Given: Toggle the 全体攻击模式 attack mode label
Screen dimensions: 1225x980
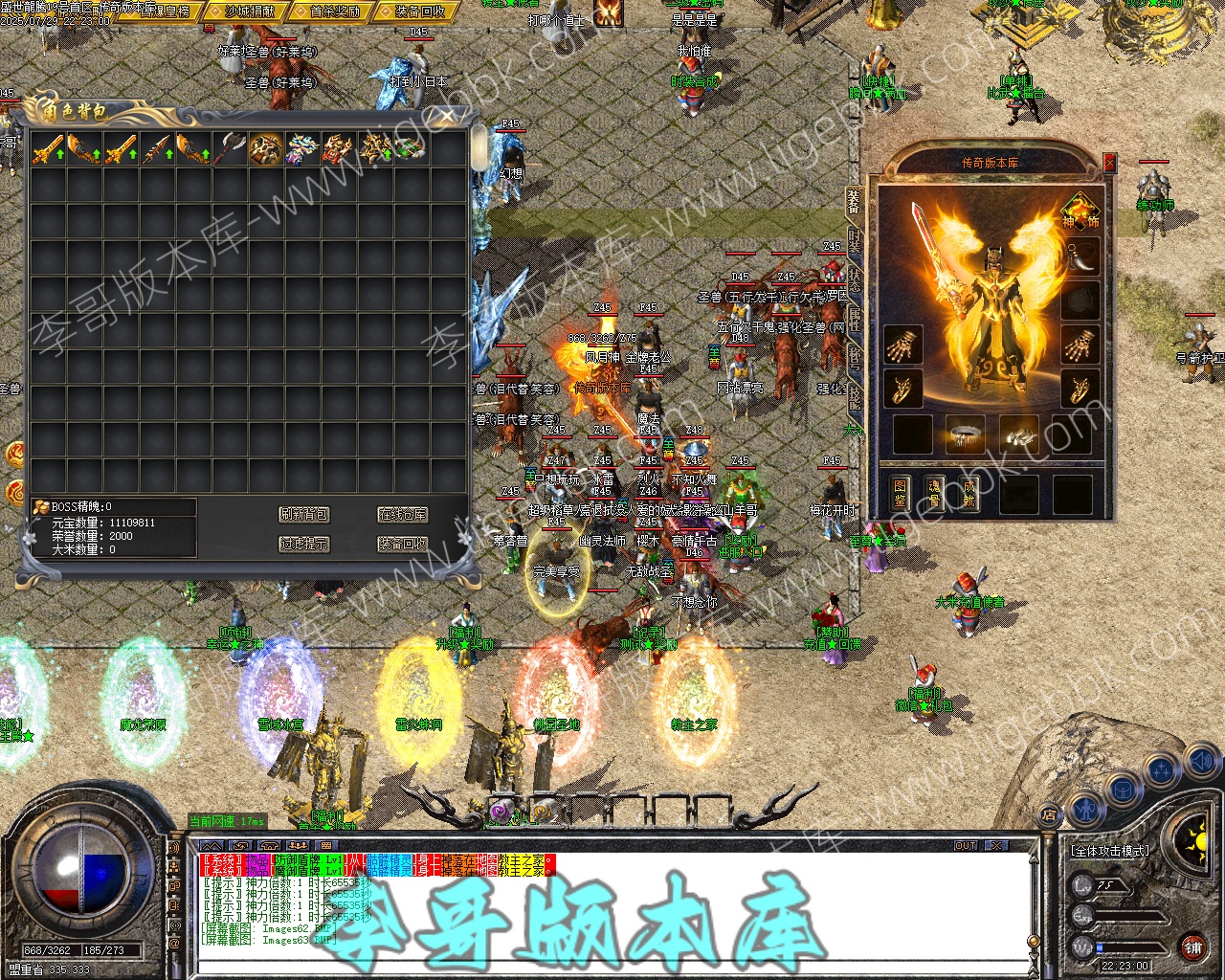Looking at the screenshot, I should (1110, 850).
